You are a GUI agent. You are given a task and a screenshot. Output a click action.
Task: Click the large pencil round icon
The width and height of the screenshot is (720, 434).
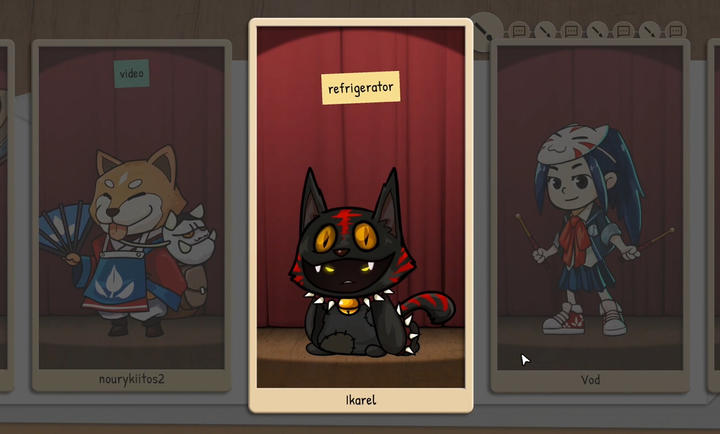click(x=487, y=28)
